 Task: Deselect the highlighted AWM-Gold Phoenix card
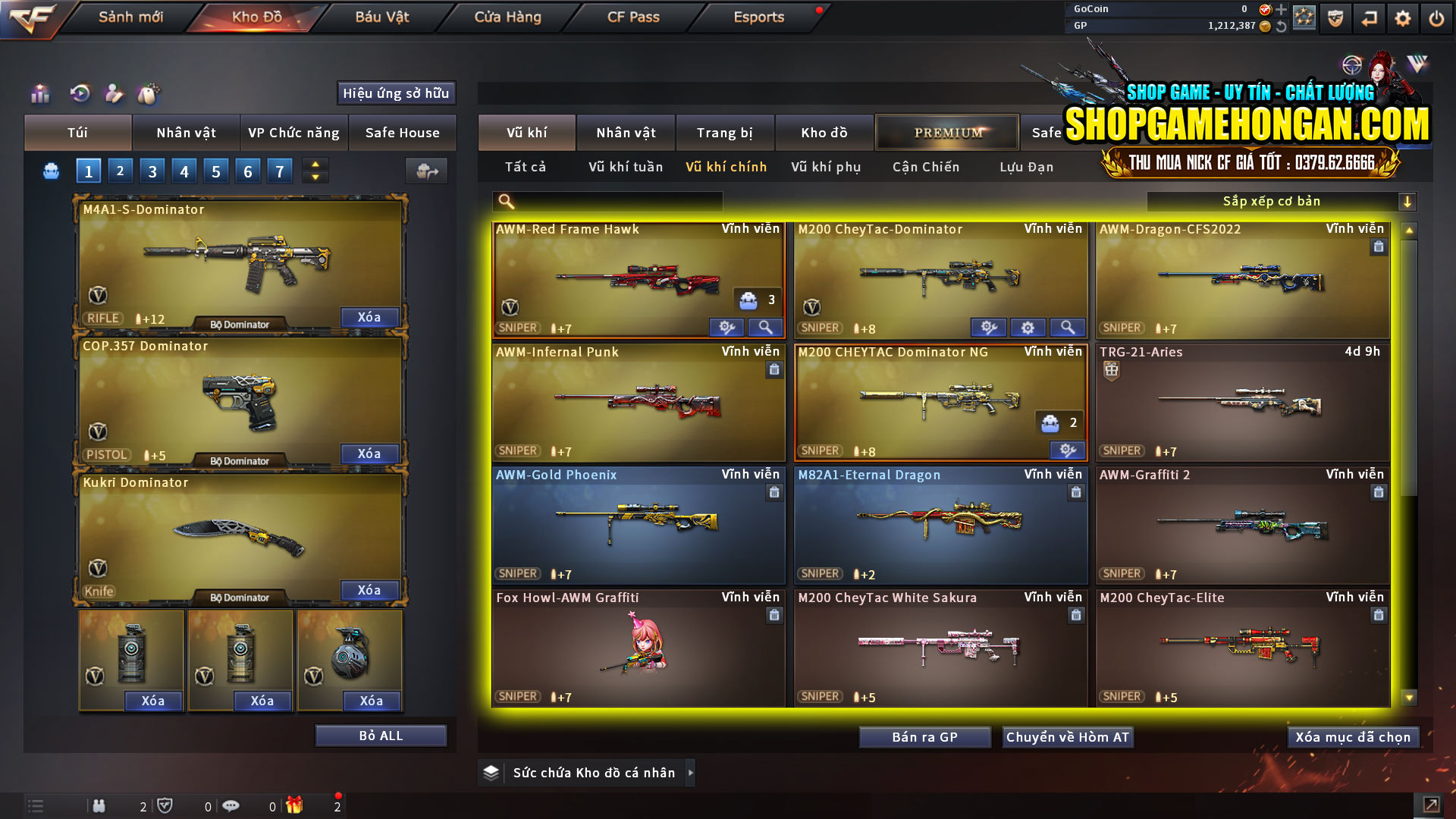pos(637,526)
